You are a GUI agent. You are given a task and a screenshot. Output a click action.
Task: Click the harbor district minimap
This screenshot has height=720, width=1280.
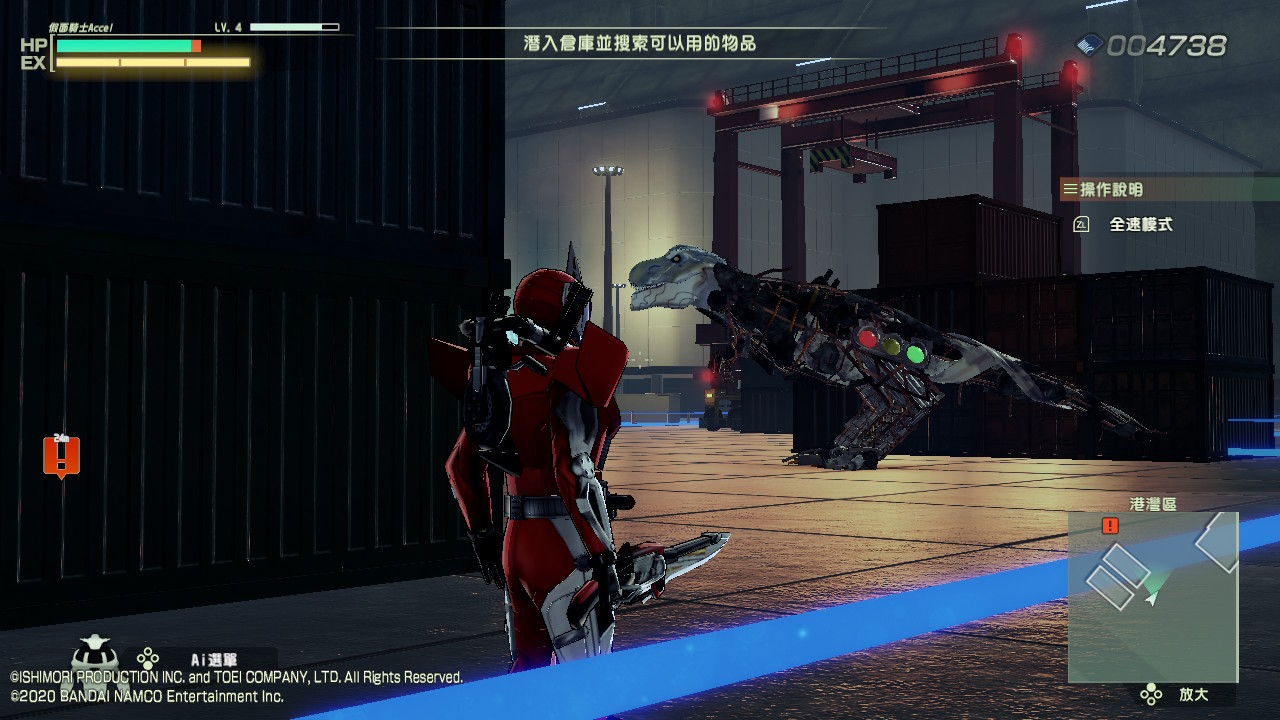click(x=1153, y=596)
